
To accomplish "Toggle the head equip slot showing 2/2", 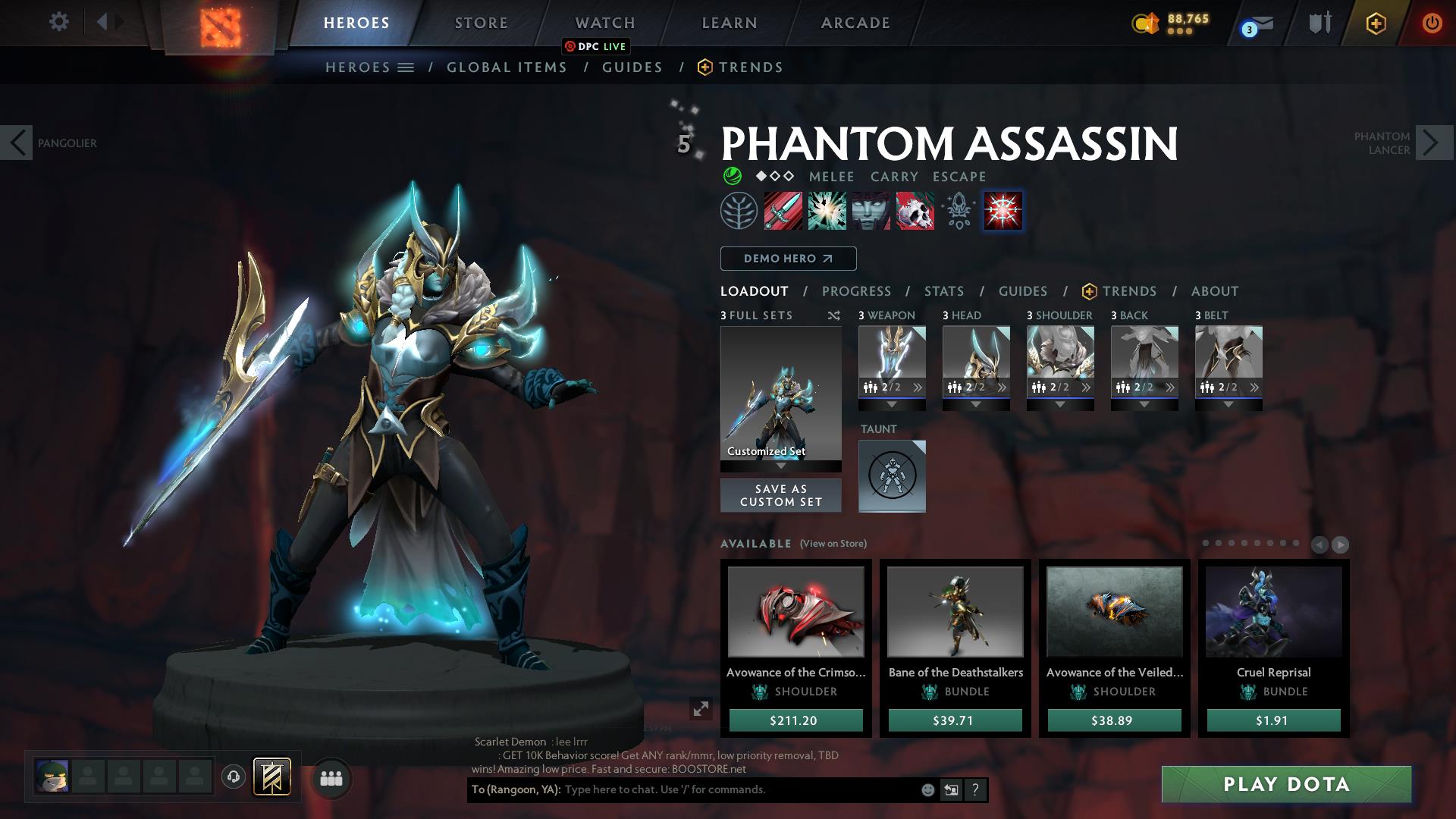I will tap(976, 387).
